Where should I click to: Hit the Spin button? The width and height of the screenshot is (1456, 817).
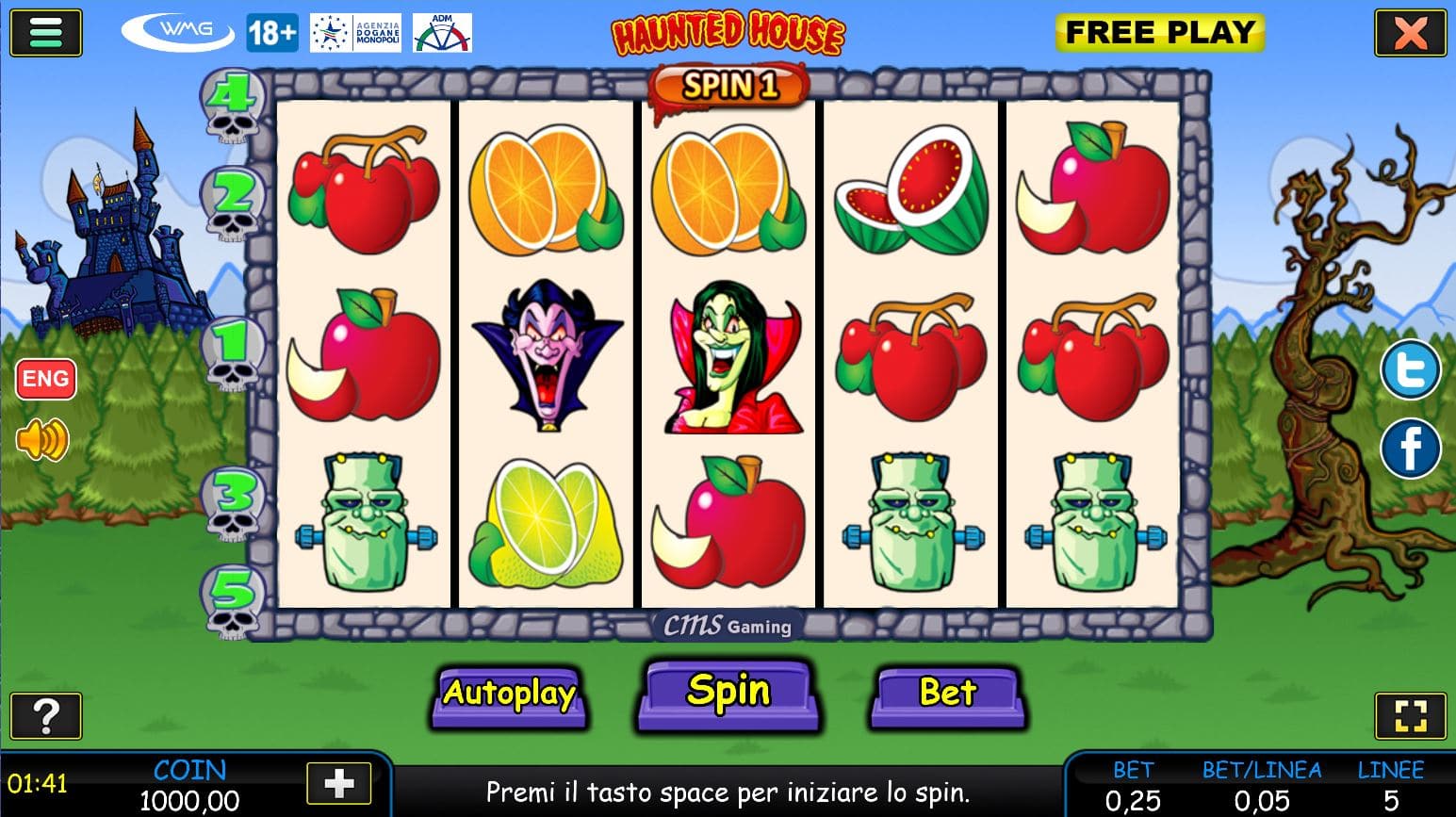tap(728, 694)
